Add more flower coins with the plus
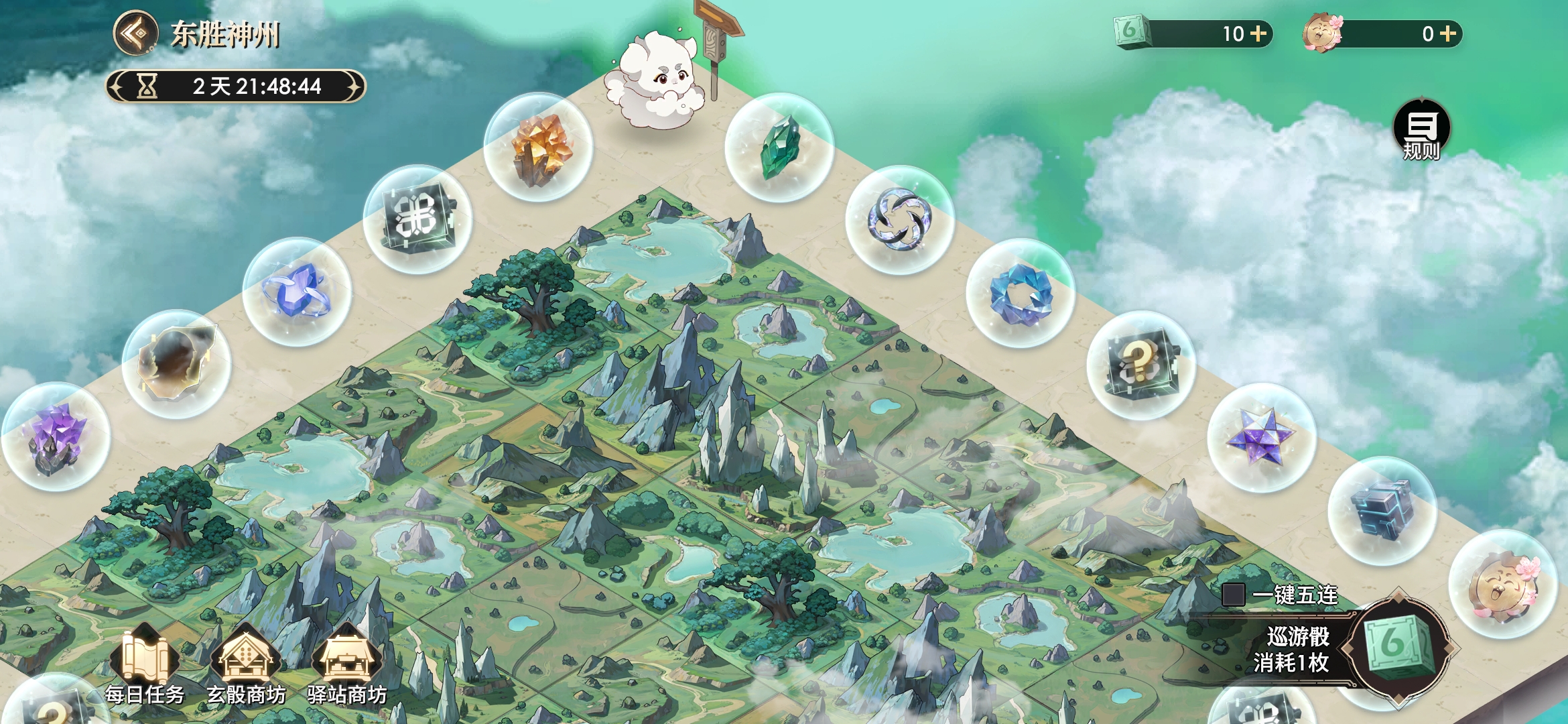Image resolution: width=1568 pixels, height=724 pixels. click(1448, 34)
